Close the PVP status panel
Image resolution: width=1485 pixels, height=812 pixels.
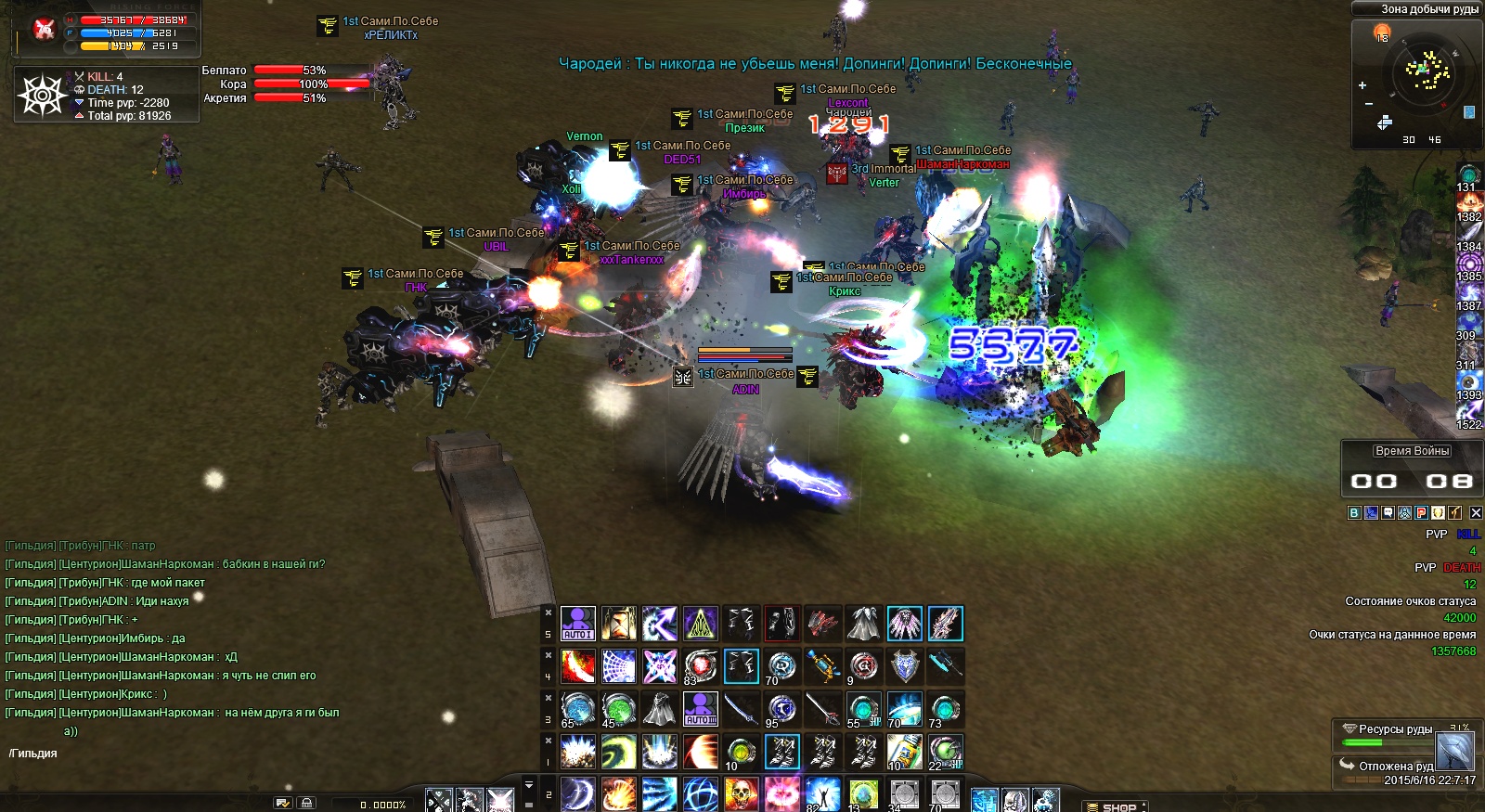pyautogui.click(x=1476, y=512)
